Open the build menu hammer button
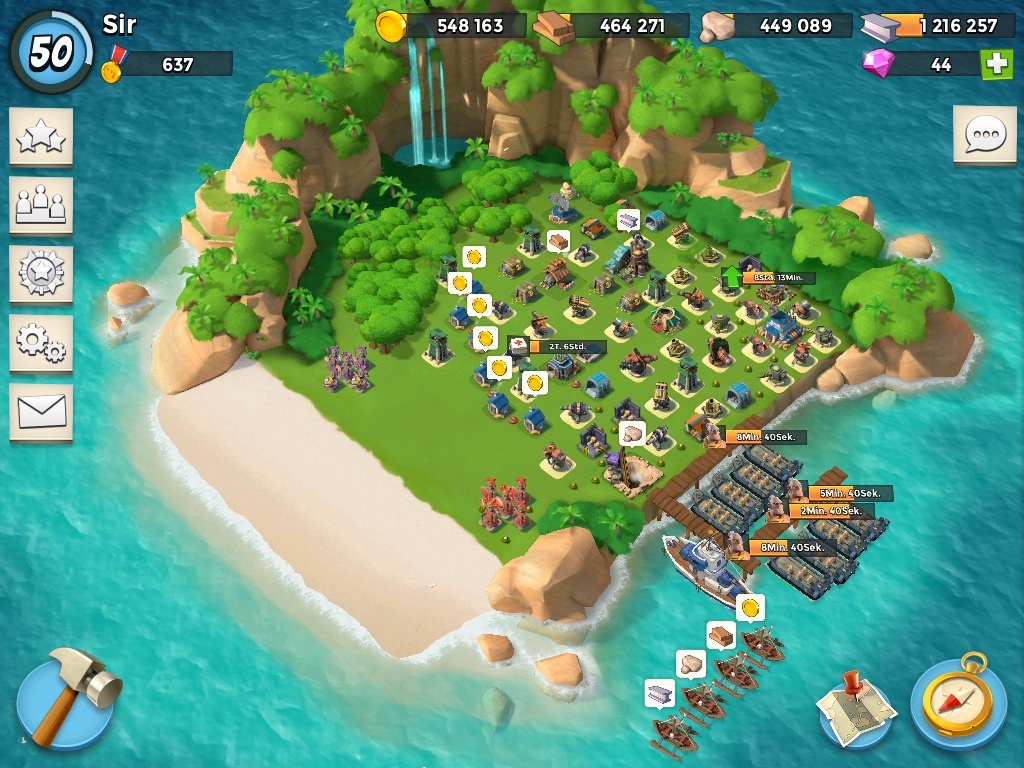The width and height of the screenshot is (1024, 768). (x=66, y=699)
